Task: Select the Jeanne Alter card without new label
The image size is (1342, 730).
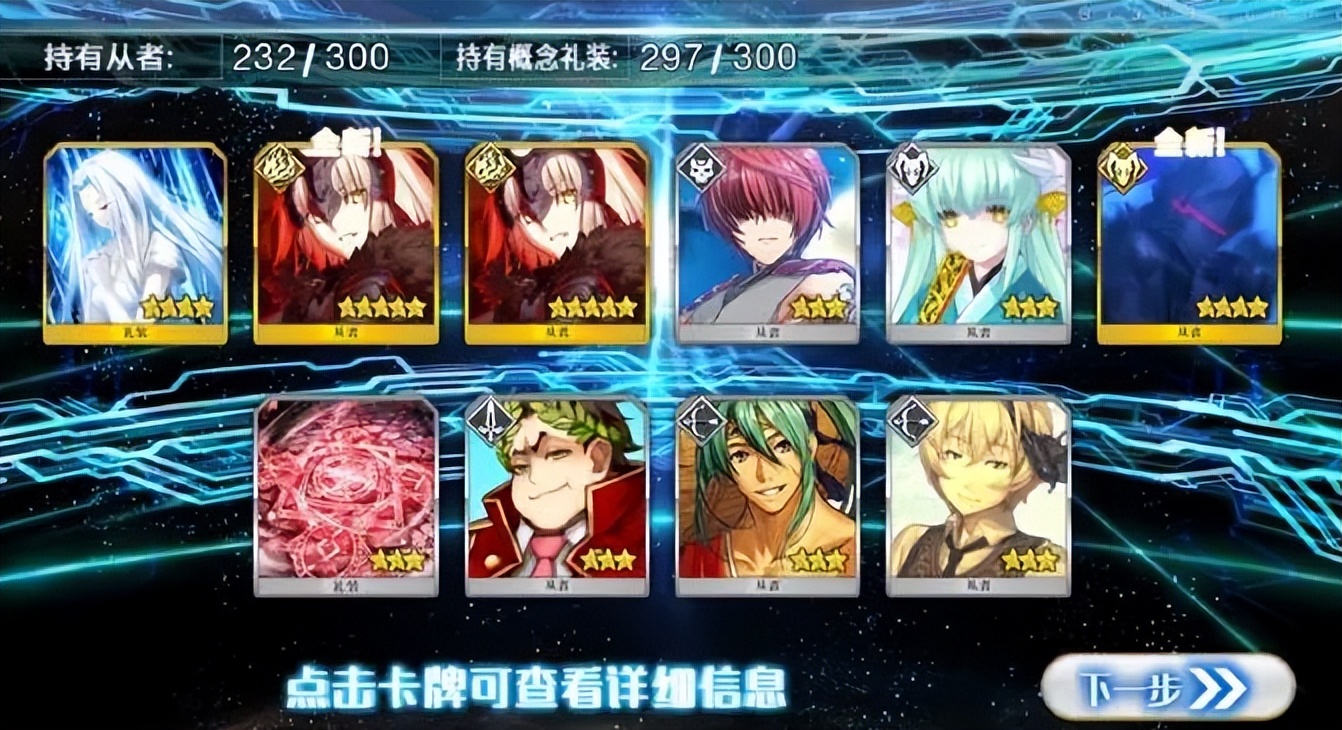Action: [557, 243]
